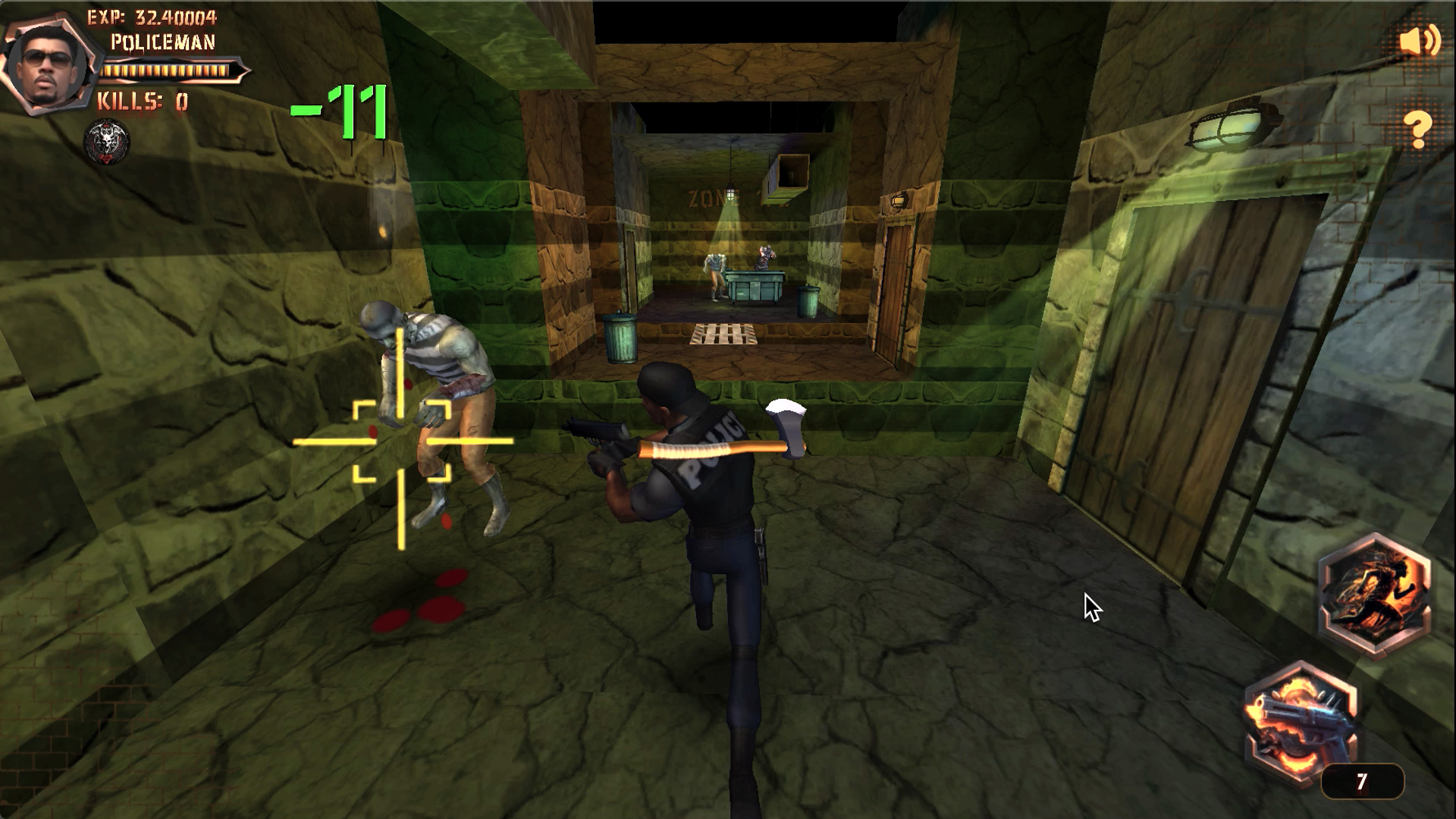Open character menu via POLICEMAN label
The width and height of the screenshot is (1456, 819).
coord(163,44)
